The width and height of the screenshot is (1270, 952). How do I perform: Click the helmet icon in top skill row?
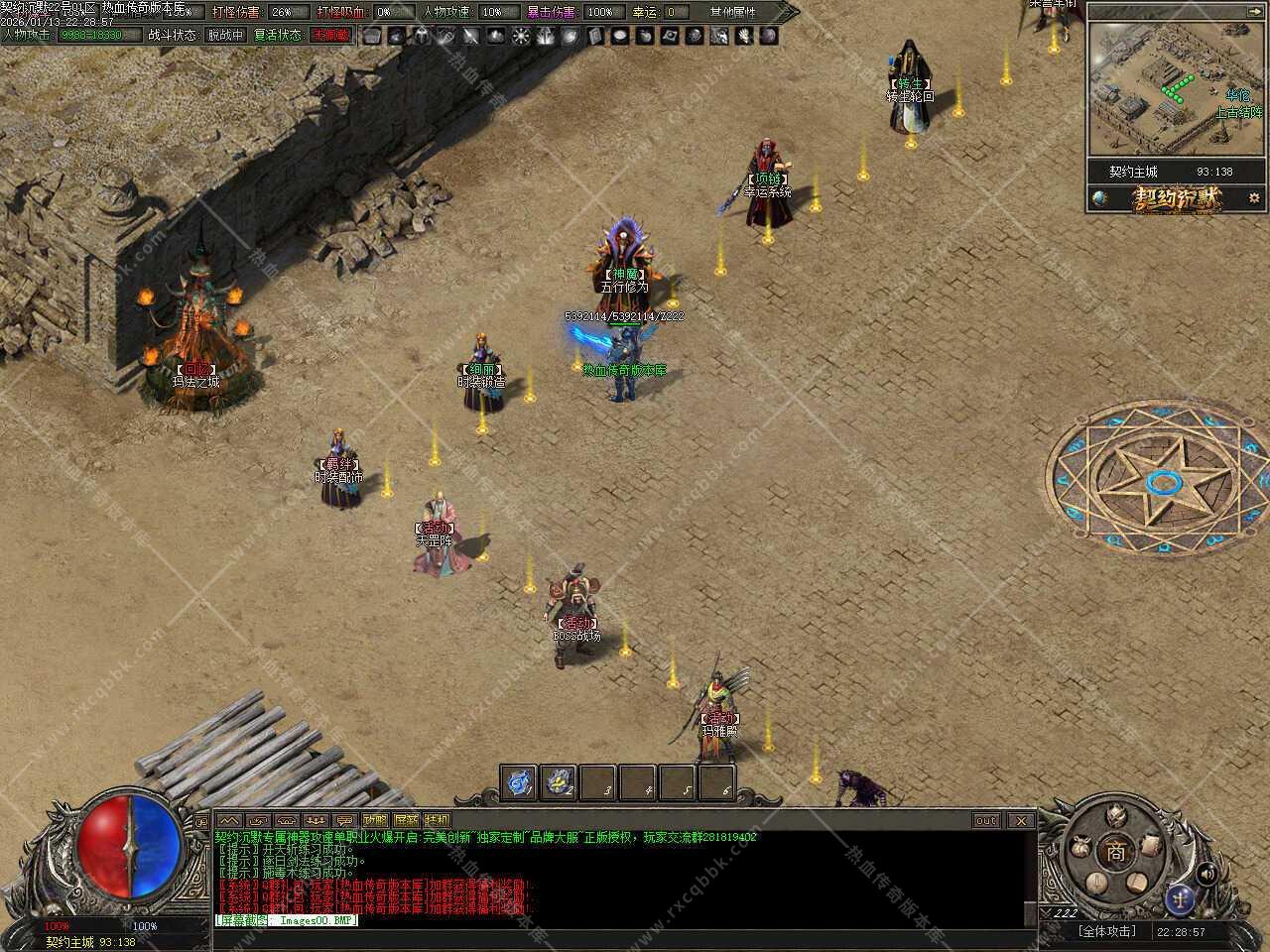421,36
